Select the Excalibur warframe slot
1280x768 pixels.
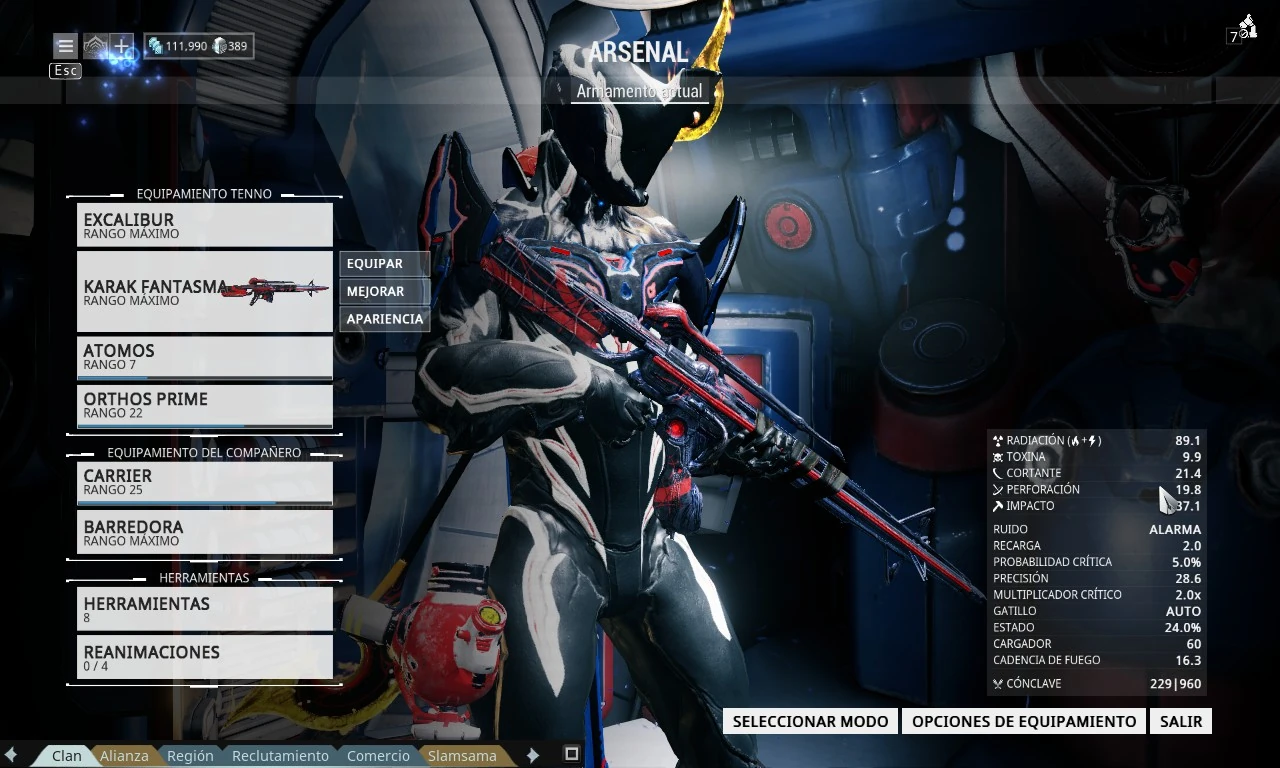pyautogui.click(x=204, y=225)
